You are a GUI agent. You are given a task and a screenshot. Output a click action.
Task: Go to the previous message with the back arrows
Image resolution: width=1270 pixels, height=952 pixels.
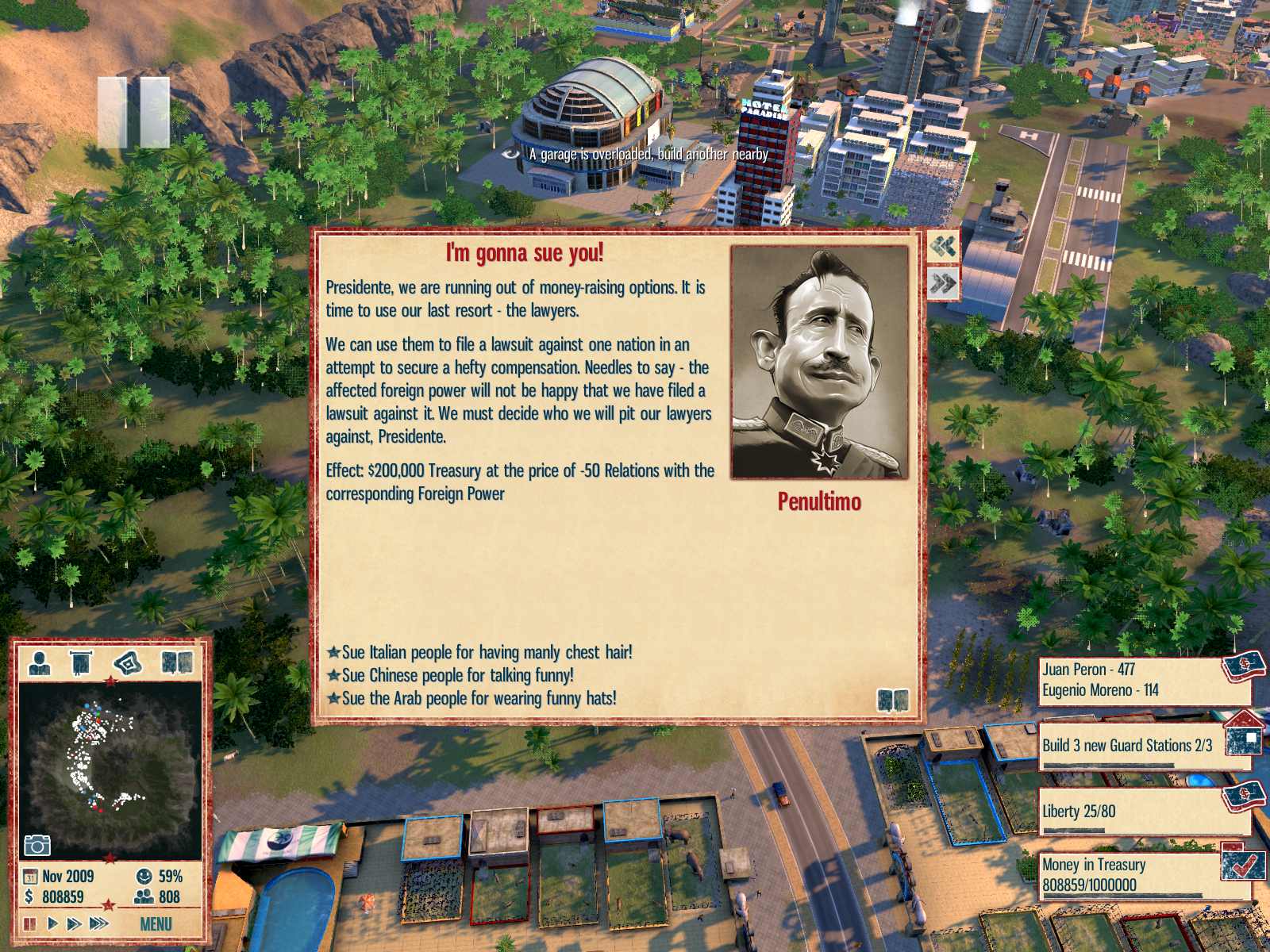943,247
